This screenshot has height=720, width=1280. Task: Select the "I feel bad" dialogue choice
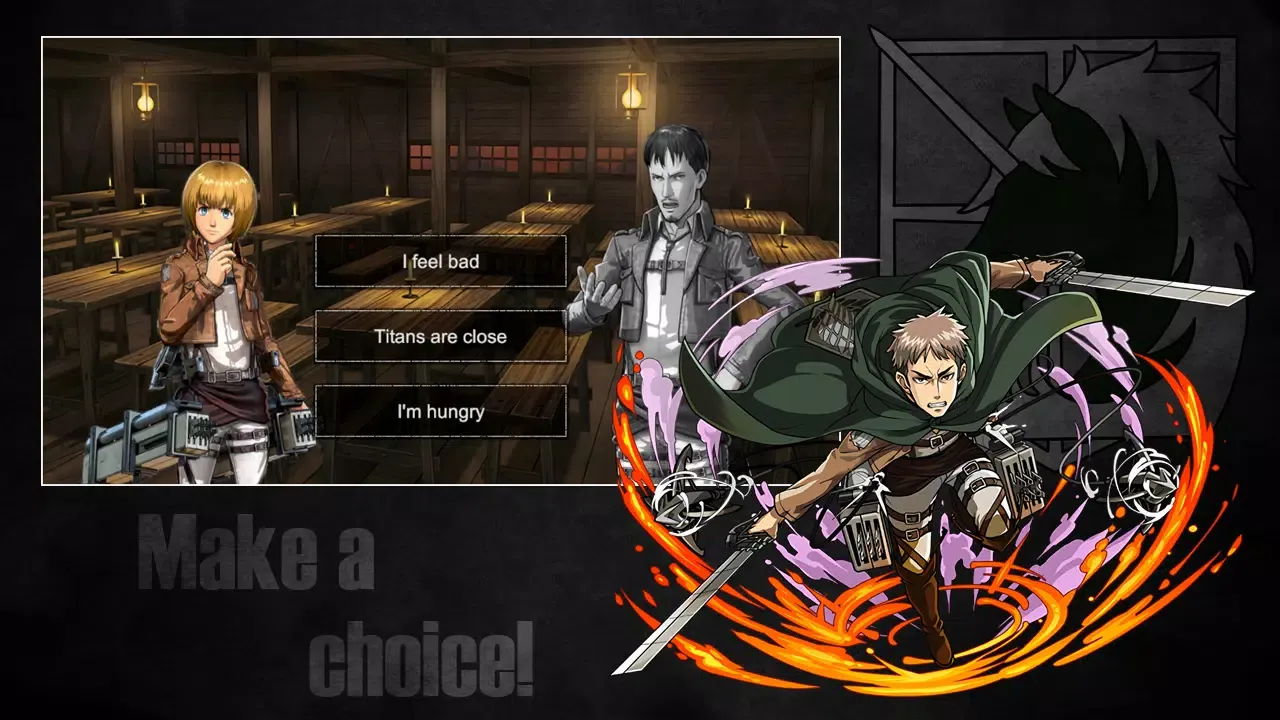pos(440,261)
